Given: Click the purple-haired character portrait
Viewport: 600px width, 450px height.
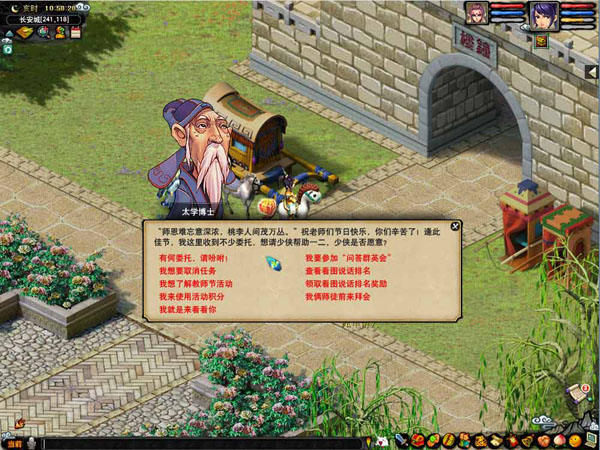Looking at the screenshot, I should point(543,16).
